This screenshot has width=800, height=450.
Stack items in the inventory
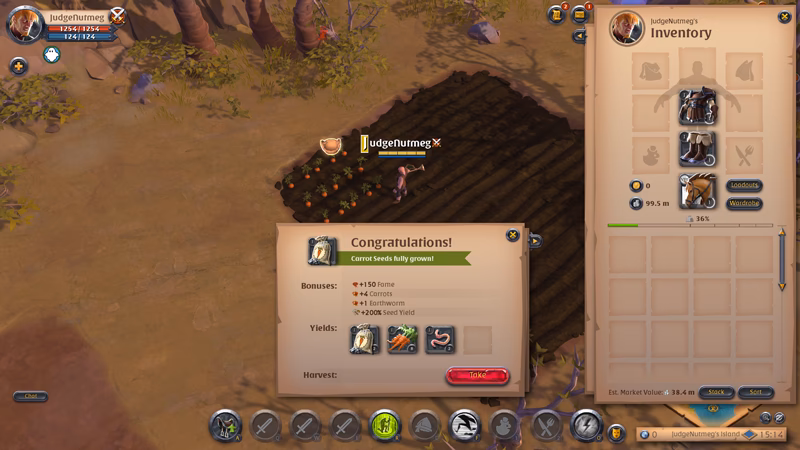pos(716,392)
